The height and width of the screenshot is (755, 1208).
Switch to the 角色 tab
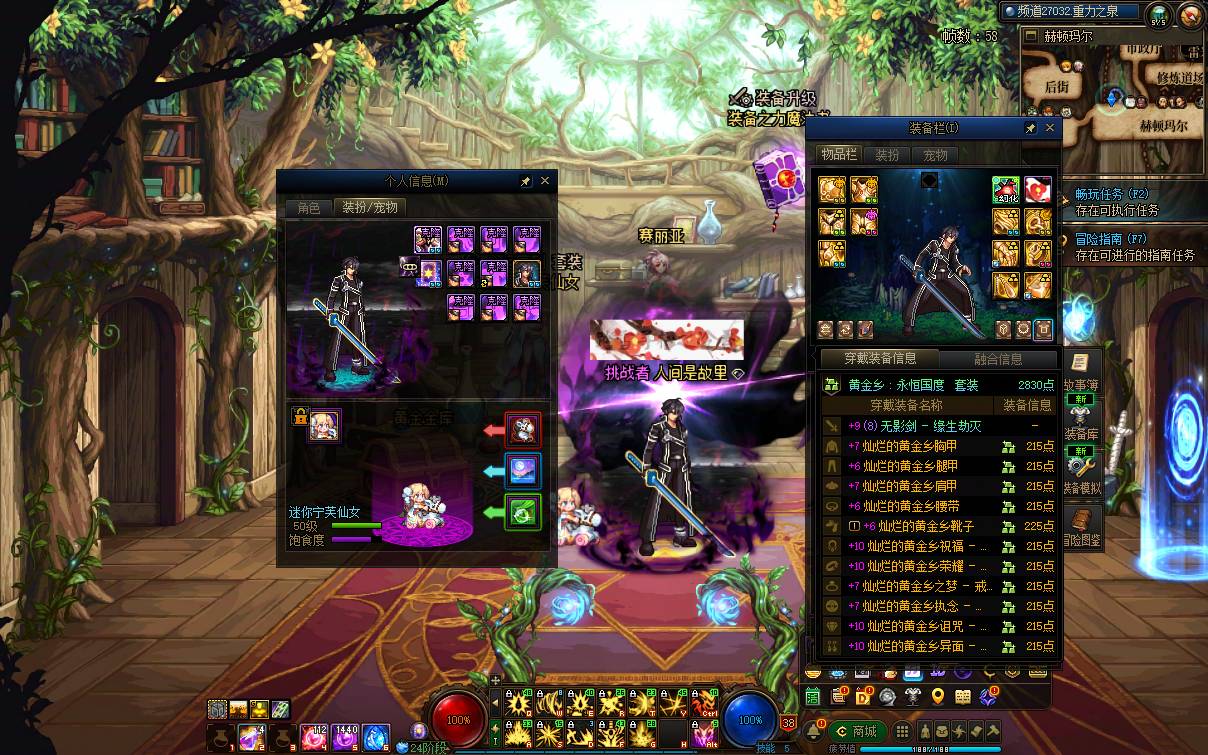(308, 207)
